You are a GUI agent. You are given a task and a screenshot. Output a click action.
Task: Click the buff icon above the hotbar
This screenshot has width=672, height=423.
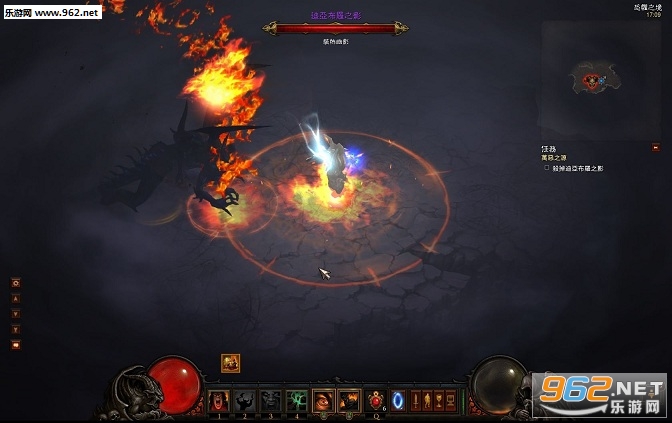click(x=231, y=363)
